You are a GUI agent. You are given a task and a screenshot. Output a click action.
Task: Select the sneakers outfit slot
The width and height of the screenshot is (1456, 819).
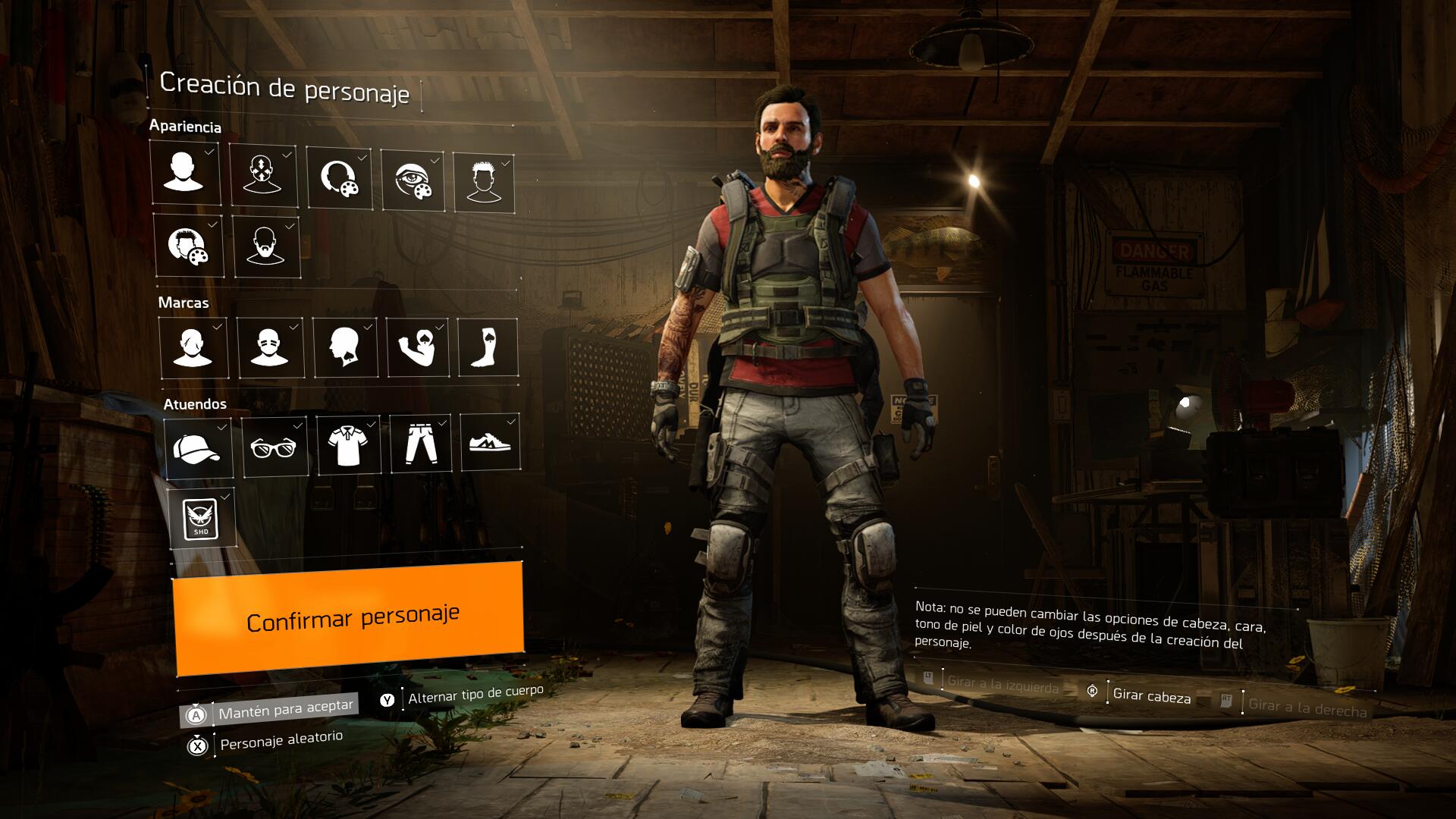pos(490,442)
